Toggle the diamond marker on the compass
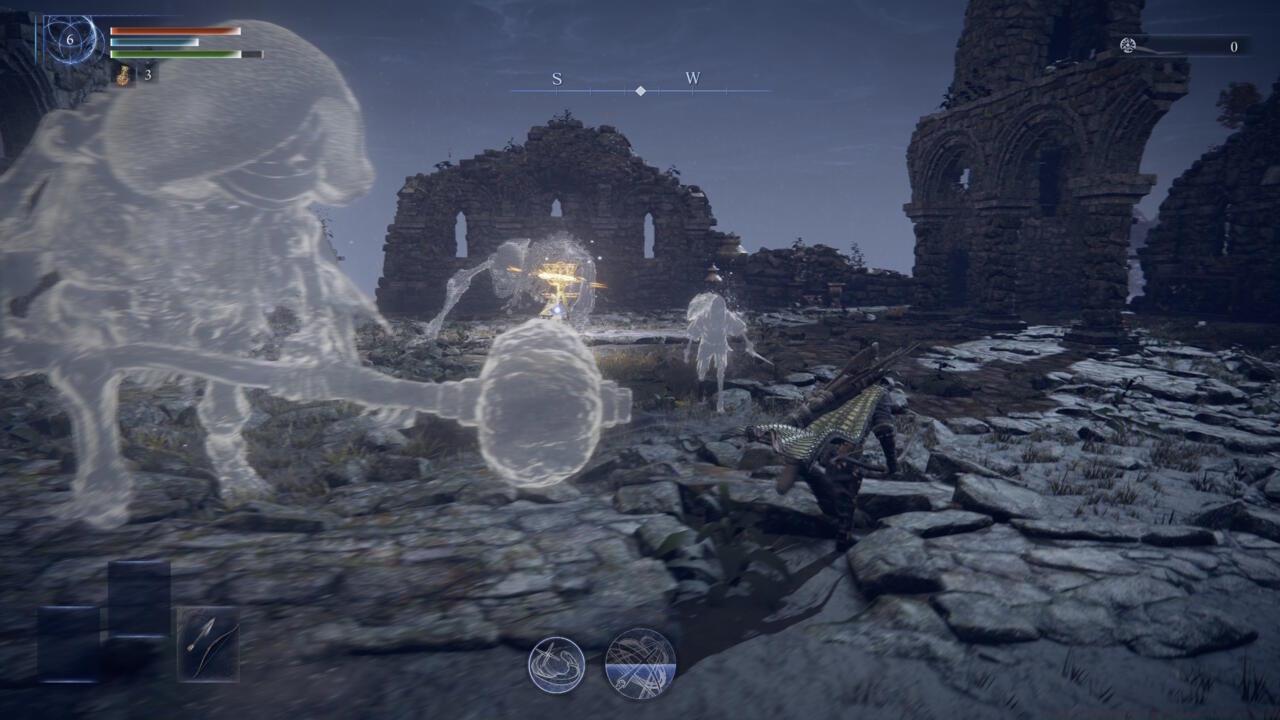Screen dimensions: 1280x720 click(639, 93)
